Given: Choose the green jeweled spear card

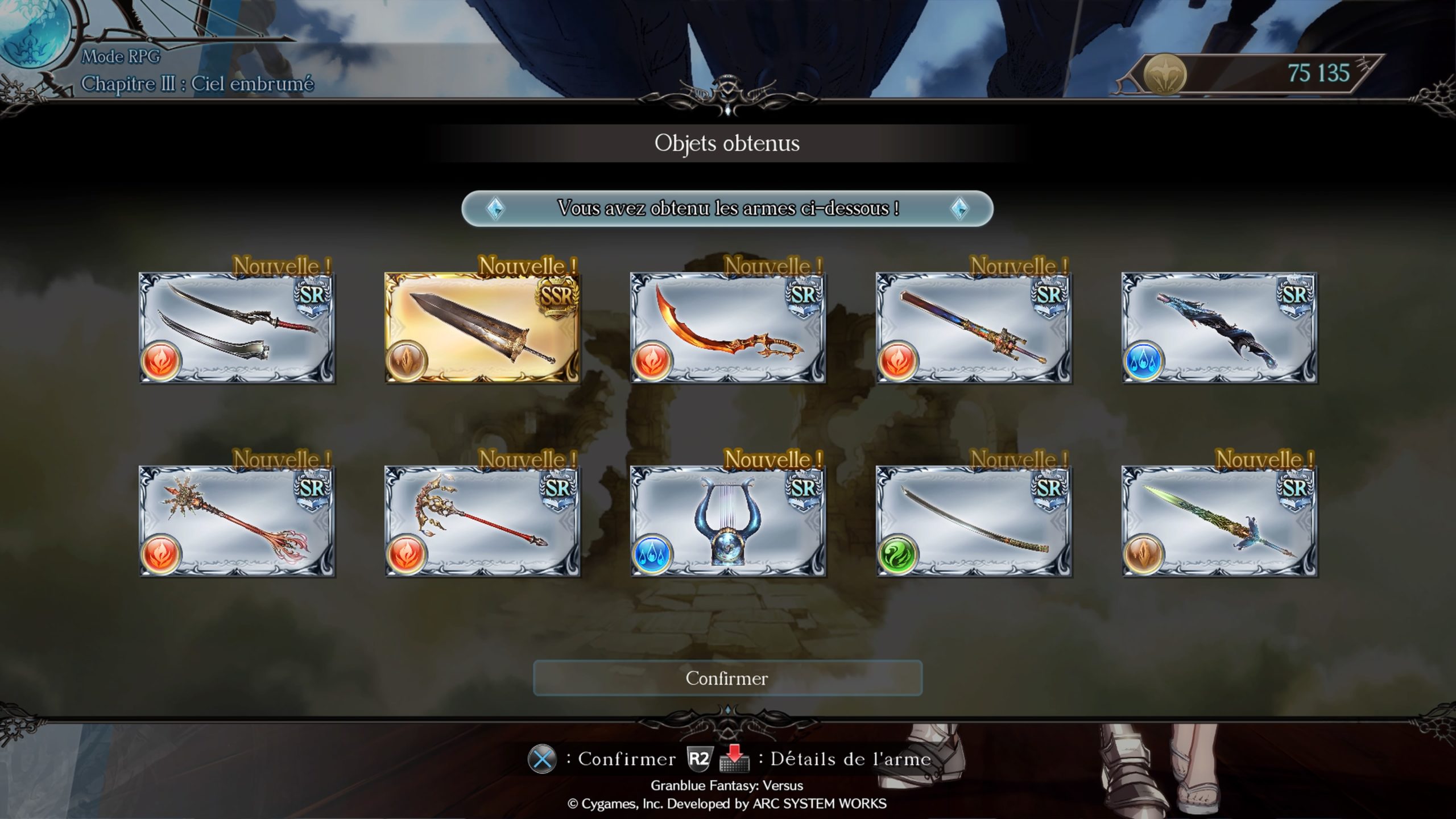Looking at the screenshot, I should pyautogui.click(x=1219, y=522).
